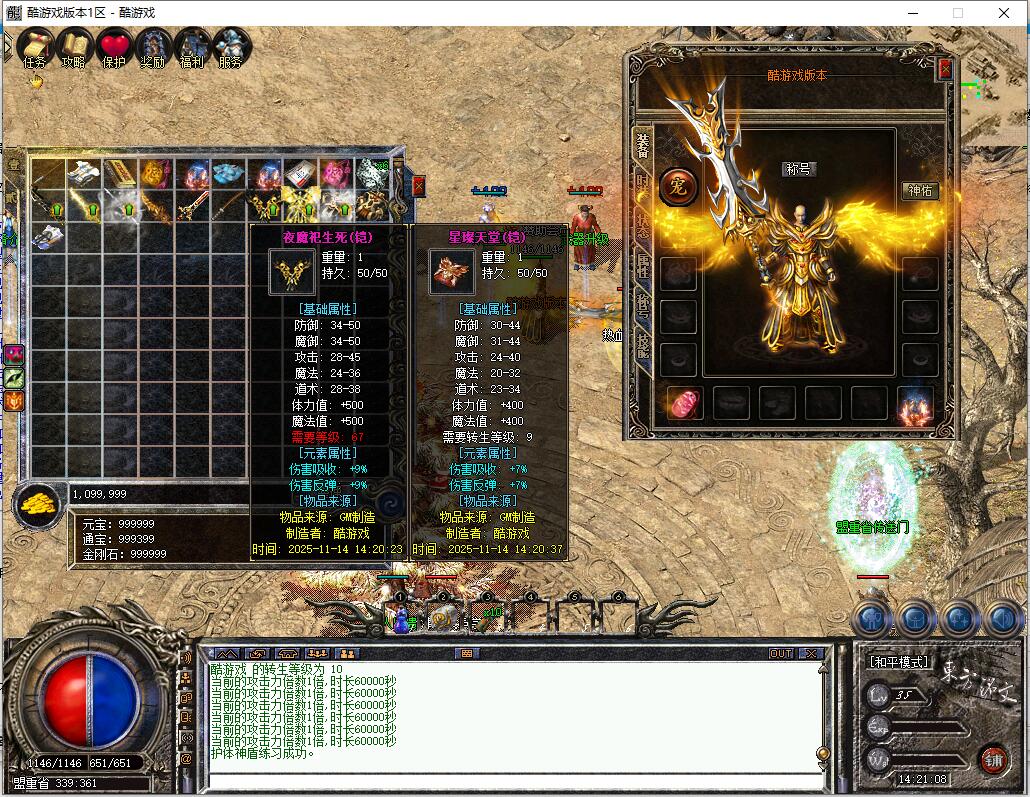Viewport: 1030px width, 797px height.
Task: Click the 和平模式 attack mode label
Action: coord(896,662)
